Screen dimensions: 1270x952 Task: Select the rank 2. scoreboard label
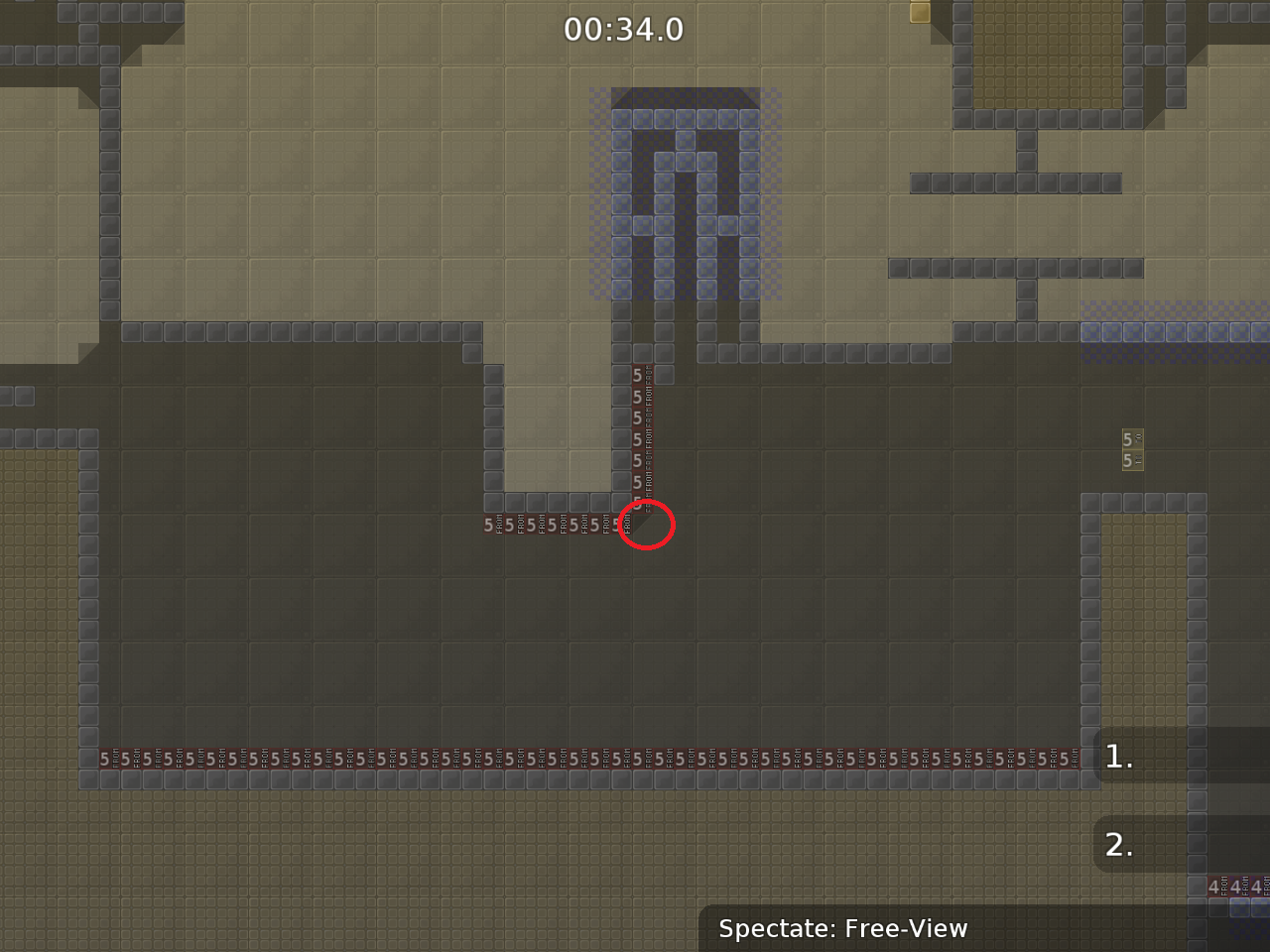1118,845
